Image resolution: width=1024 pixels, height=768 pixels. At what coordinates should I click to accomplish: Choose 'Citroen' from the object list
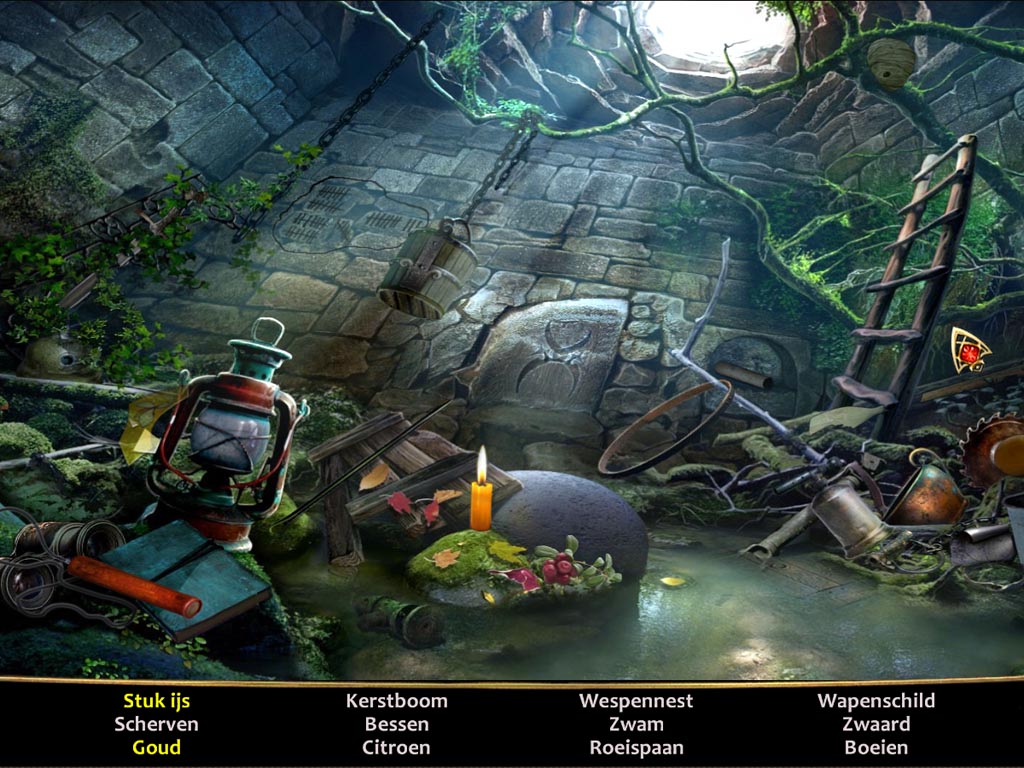[x=396, y=747]
